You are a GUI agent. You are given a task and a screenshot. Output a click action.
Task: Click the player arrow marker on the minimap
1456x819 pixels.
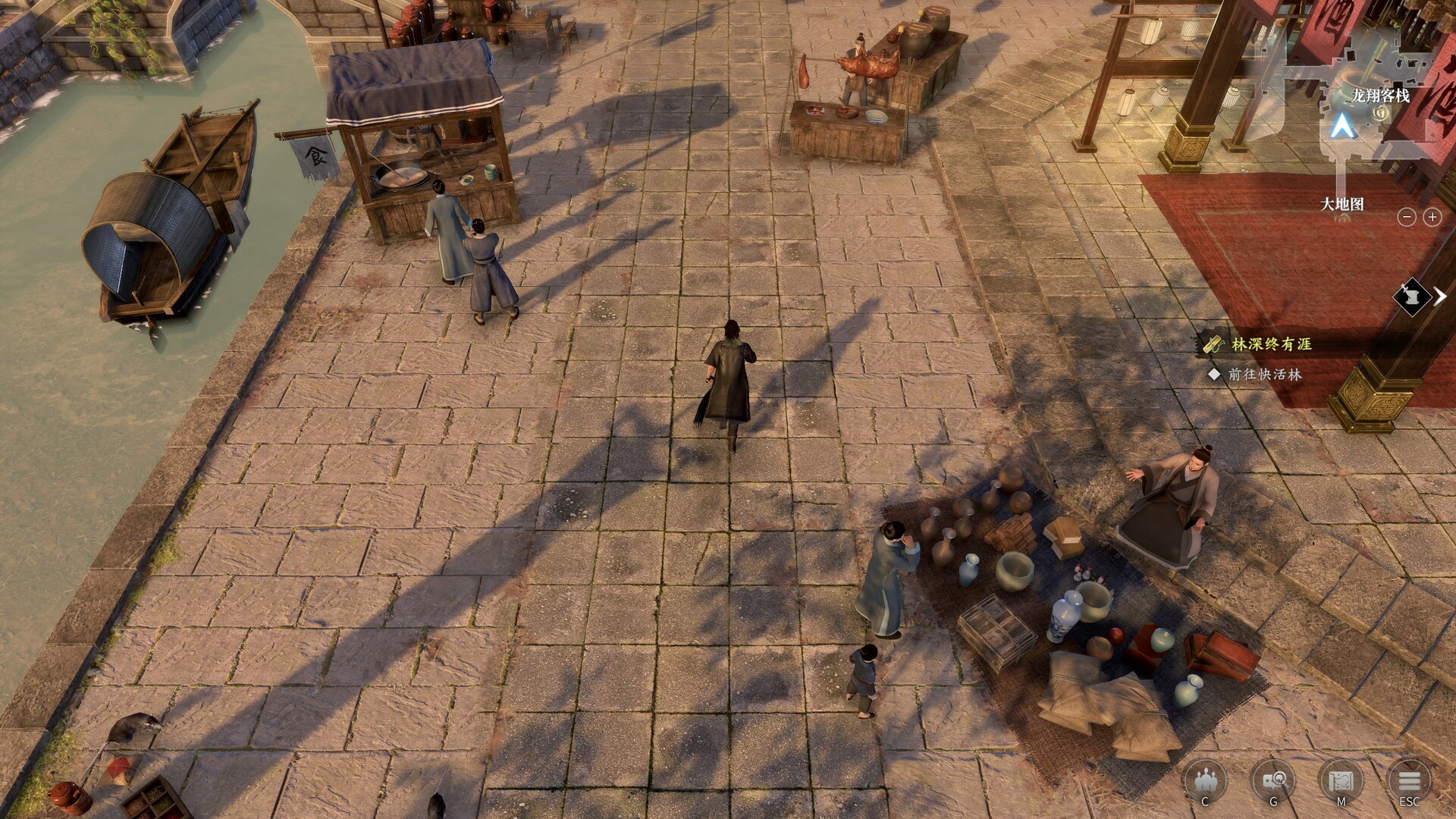point(1341,126)
